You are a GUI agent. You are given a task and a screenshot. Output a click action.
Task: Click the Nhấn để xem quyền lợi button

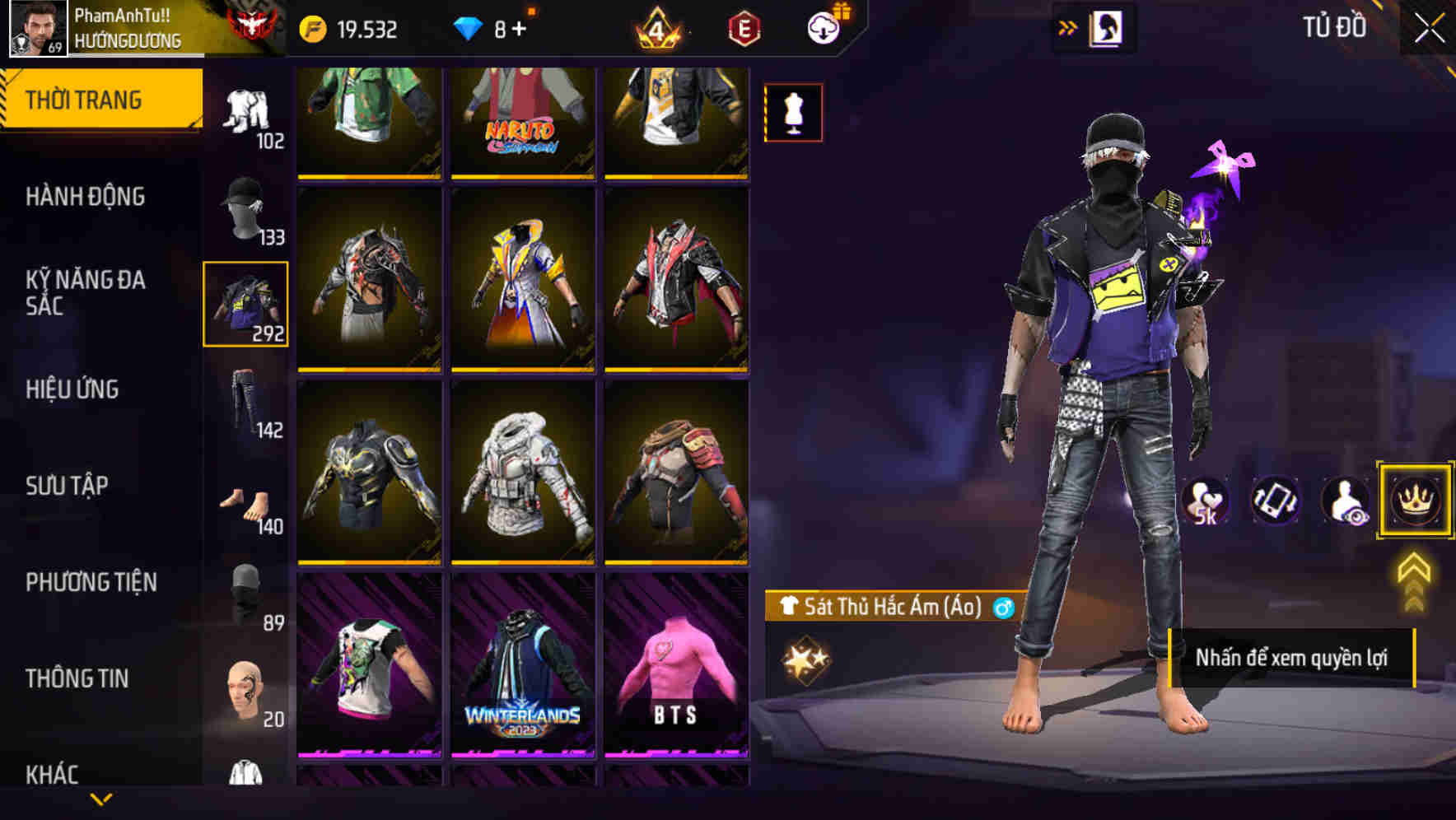coord(1294,658)
